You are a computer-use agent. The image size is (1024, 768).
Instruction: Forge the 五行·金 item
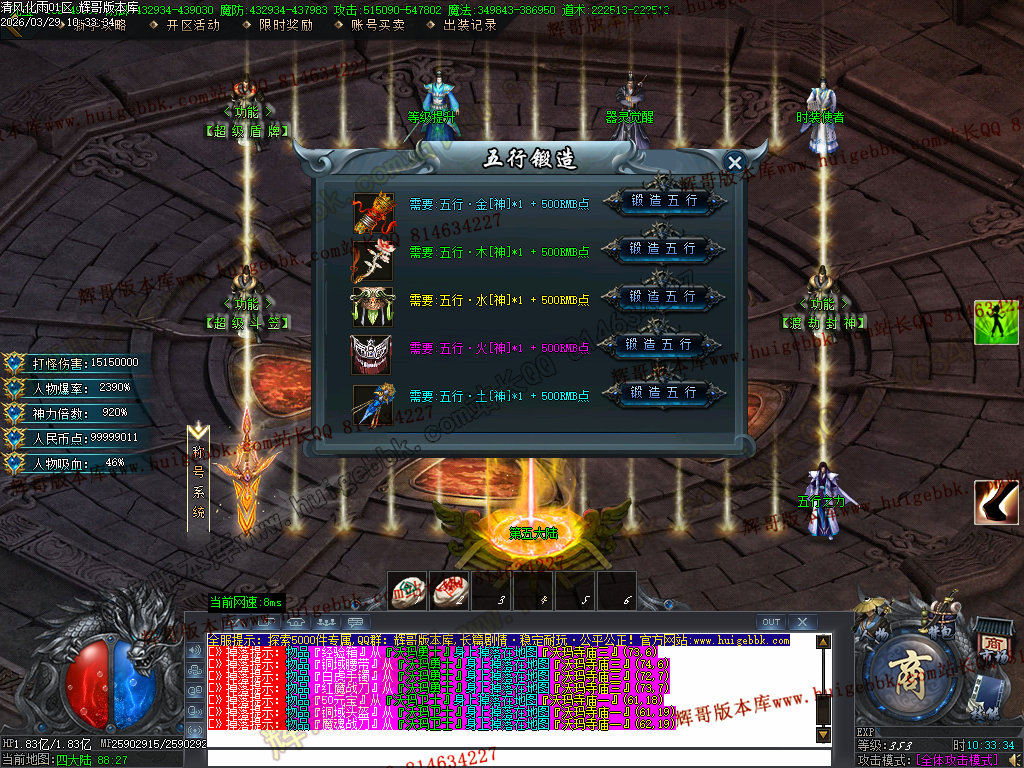pos(663,201)
